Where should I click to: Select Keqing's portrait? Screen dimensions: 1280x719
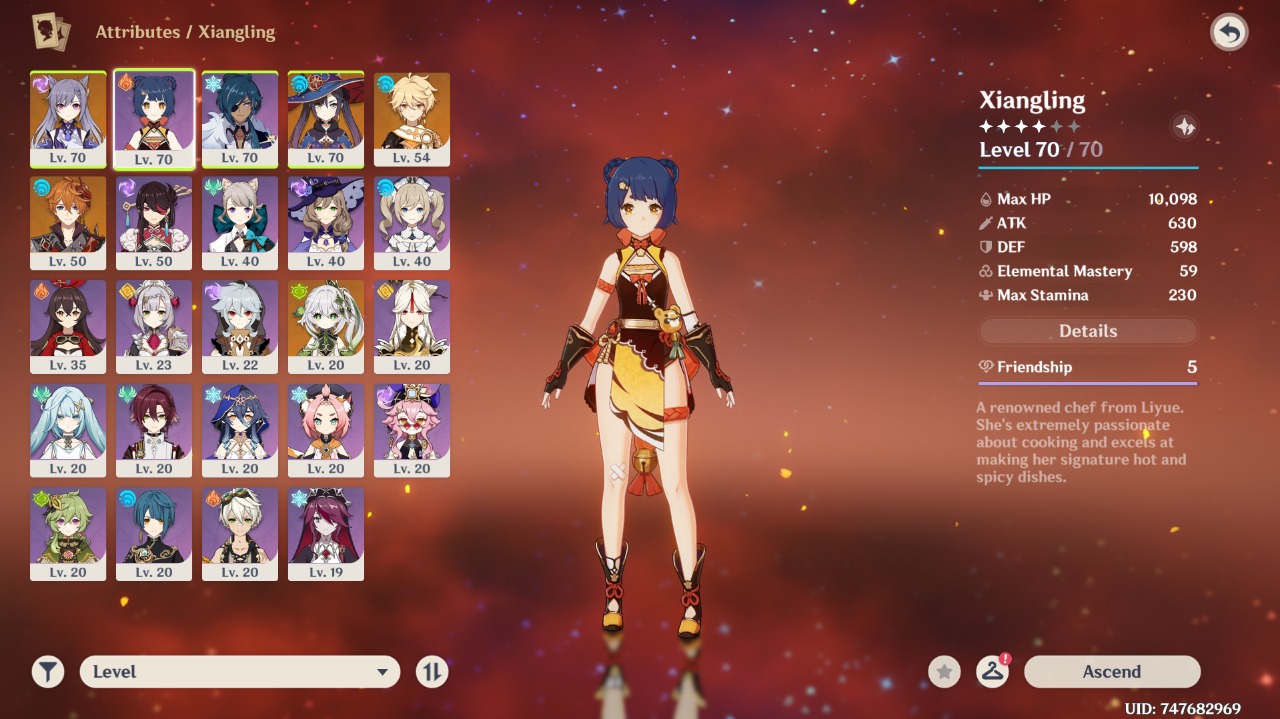tap(68, 118)
